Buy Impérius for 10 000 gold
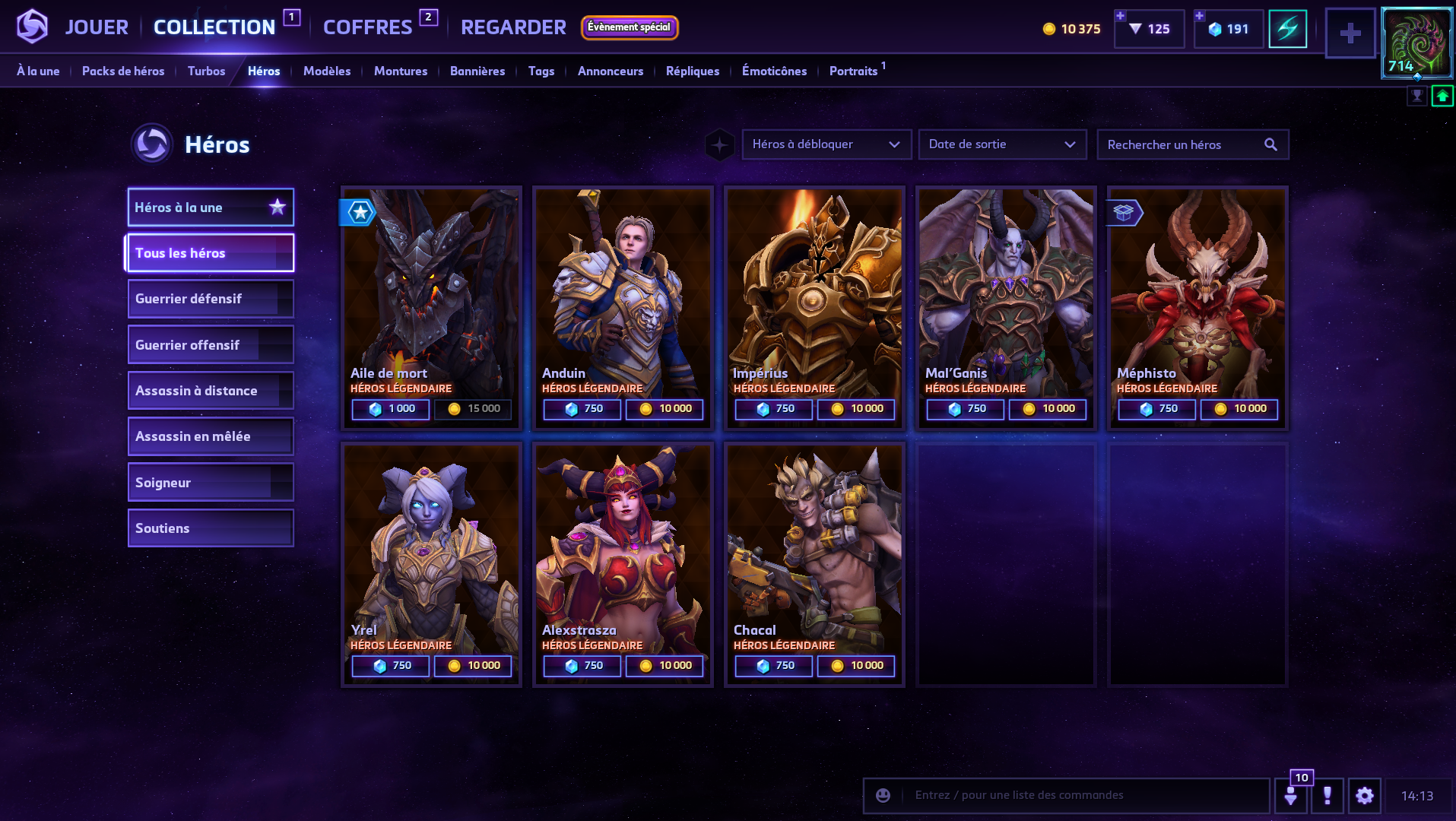The image size is (1456, 821). click(x=856, y=409)
